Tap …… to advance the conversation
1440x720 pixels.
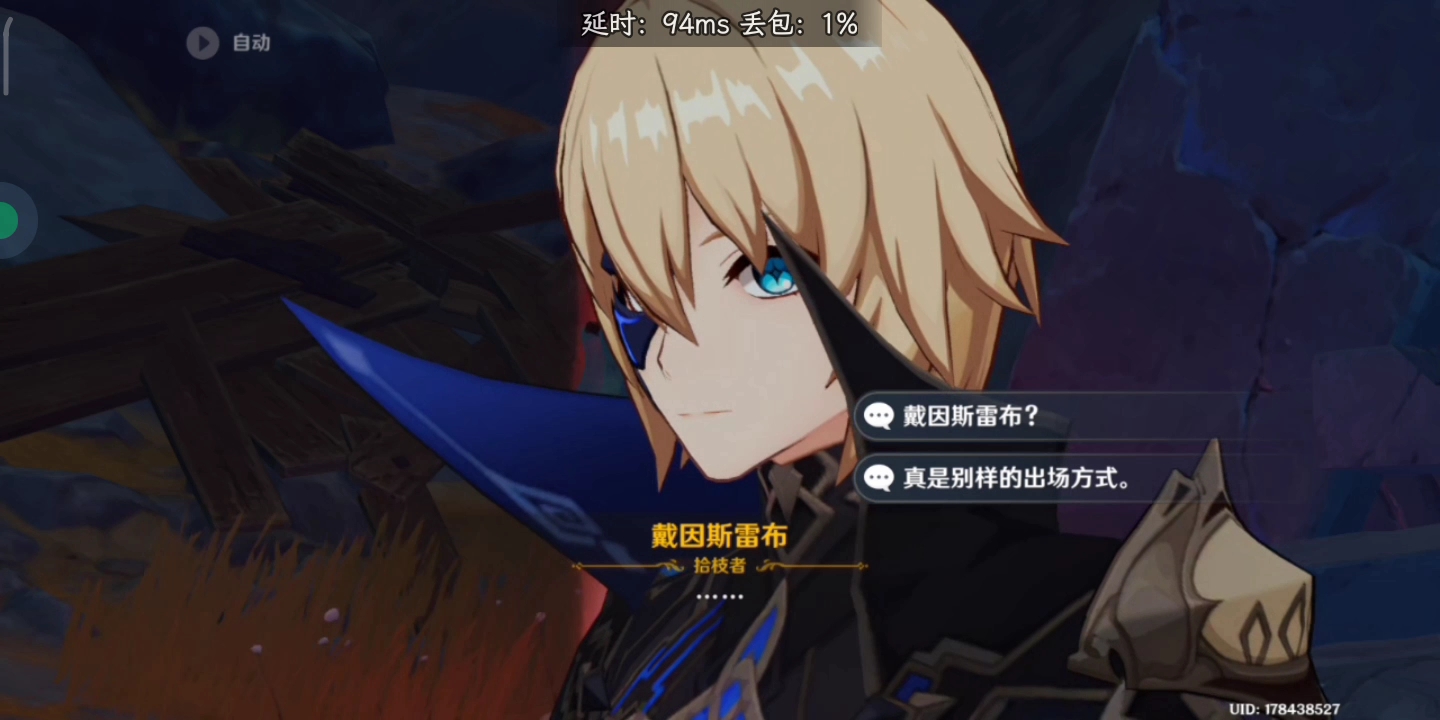tap(718, 596)
